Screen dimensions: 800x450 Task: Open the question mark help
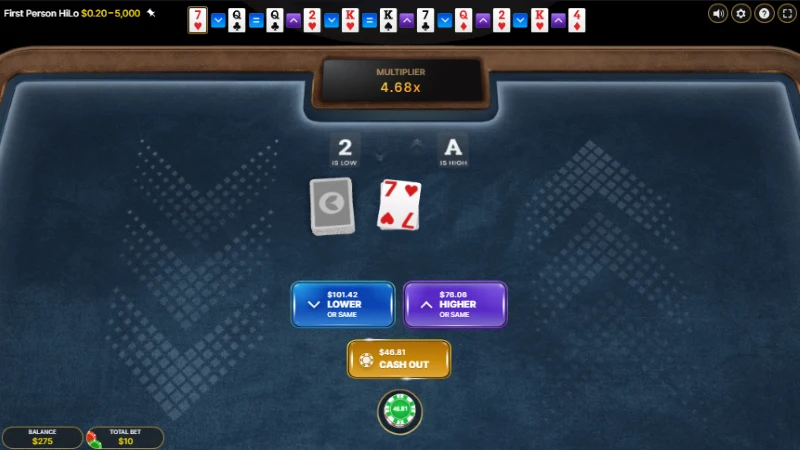pos(764,13)
